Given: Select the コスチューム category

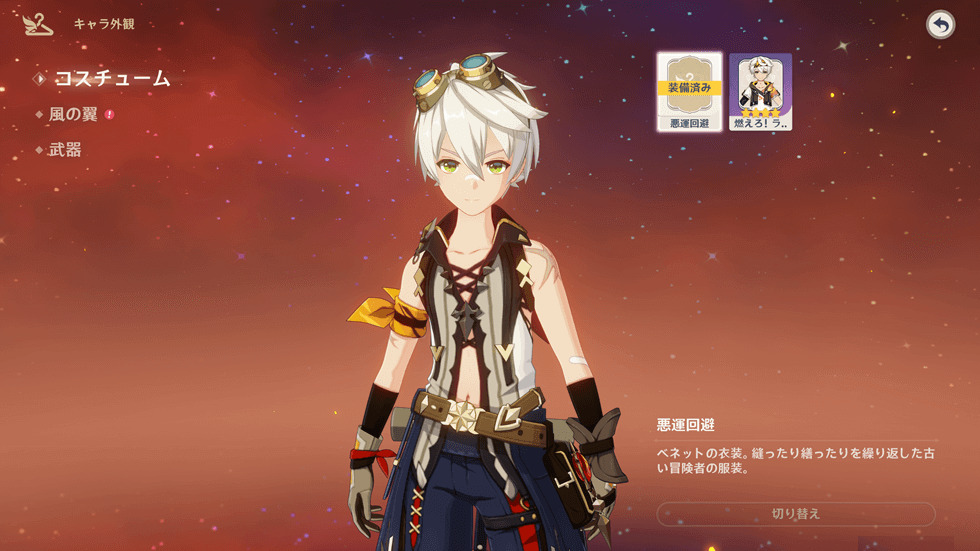Looking at the screenshot, I should coord(111,79).
